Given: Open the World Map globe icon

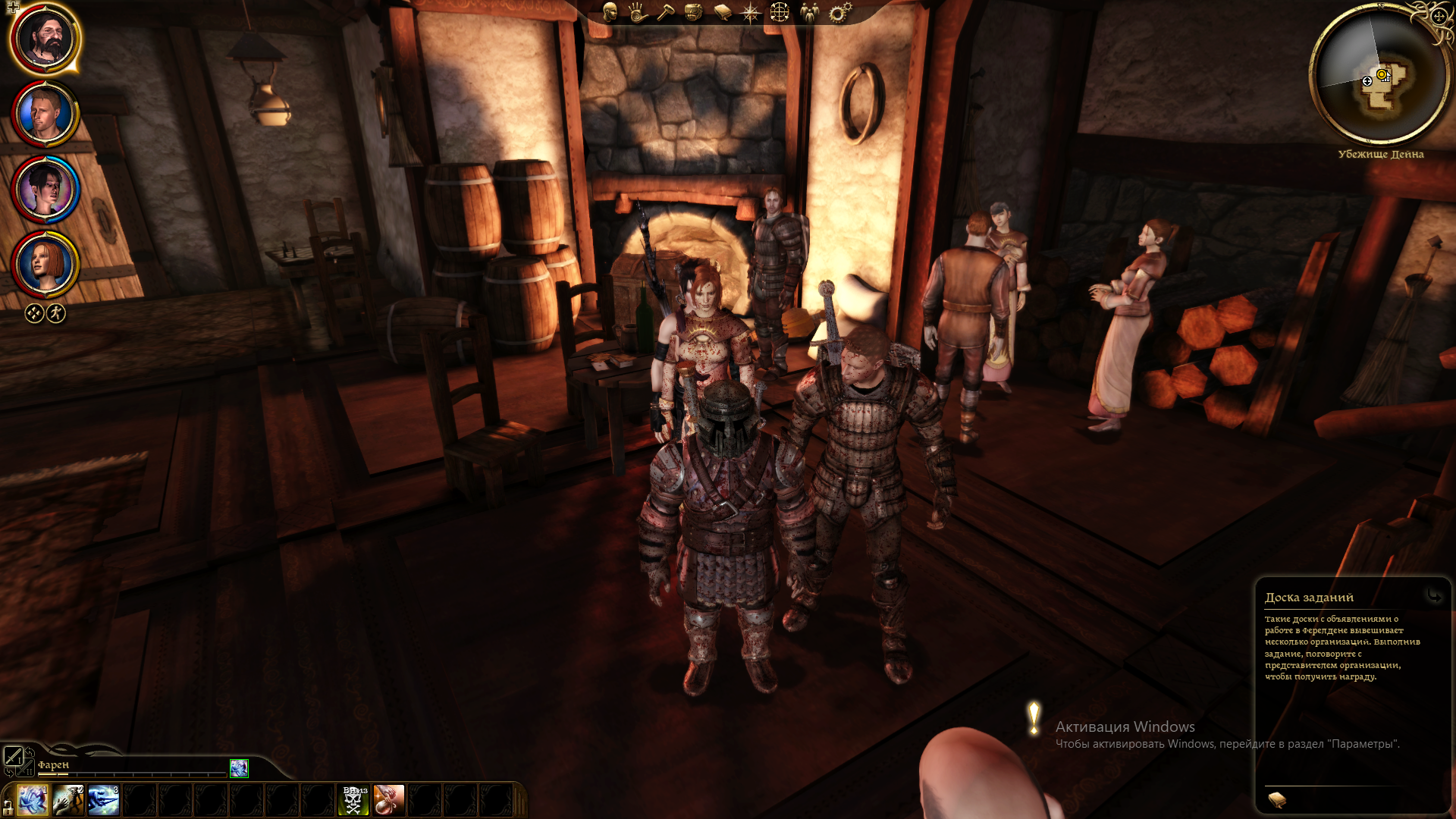Looking at the screenshot, I should click(x=781, y=13).
